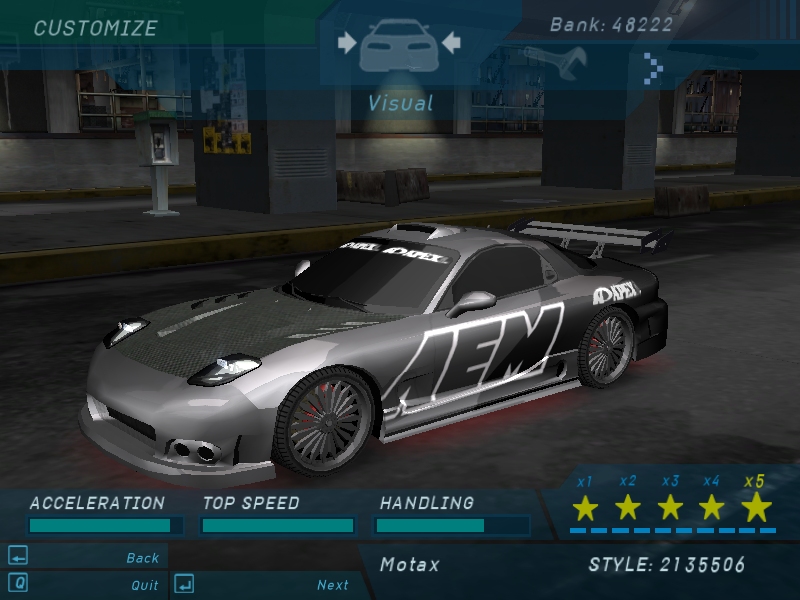Viewport: 800px width, 600px height.
Task: Continue with the Next option
Action: 333,585
